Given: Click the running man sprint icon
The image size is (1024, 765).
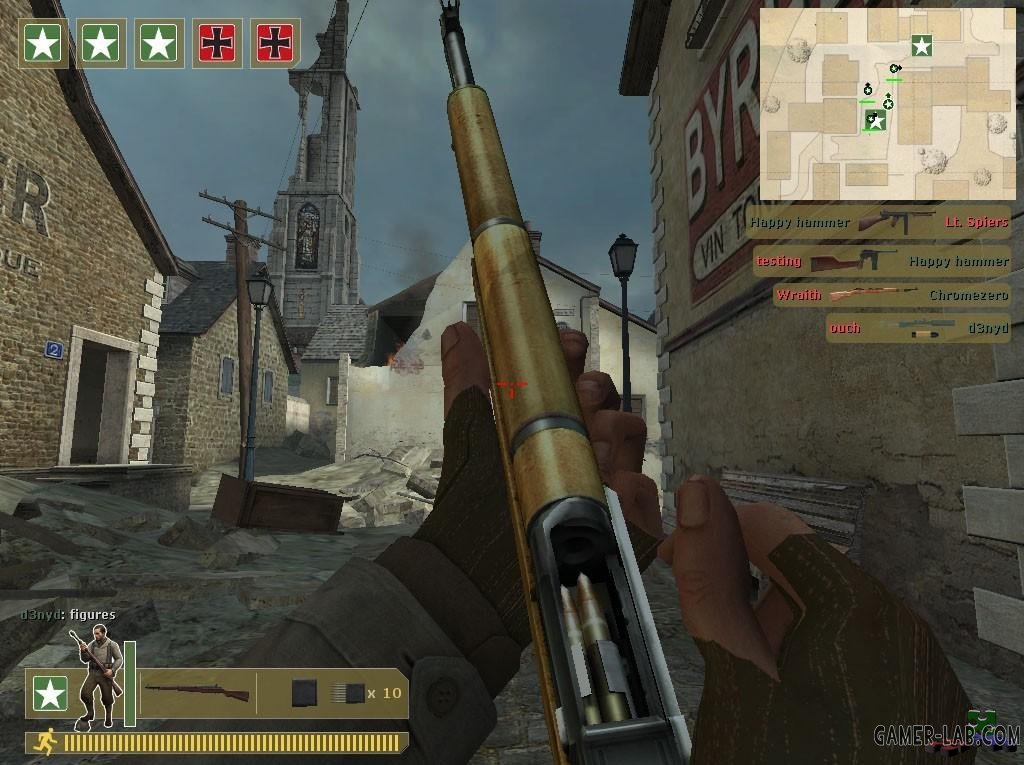Looking at the screenshot, I should pyautogui.click(x=44, y=741).
